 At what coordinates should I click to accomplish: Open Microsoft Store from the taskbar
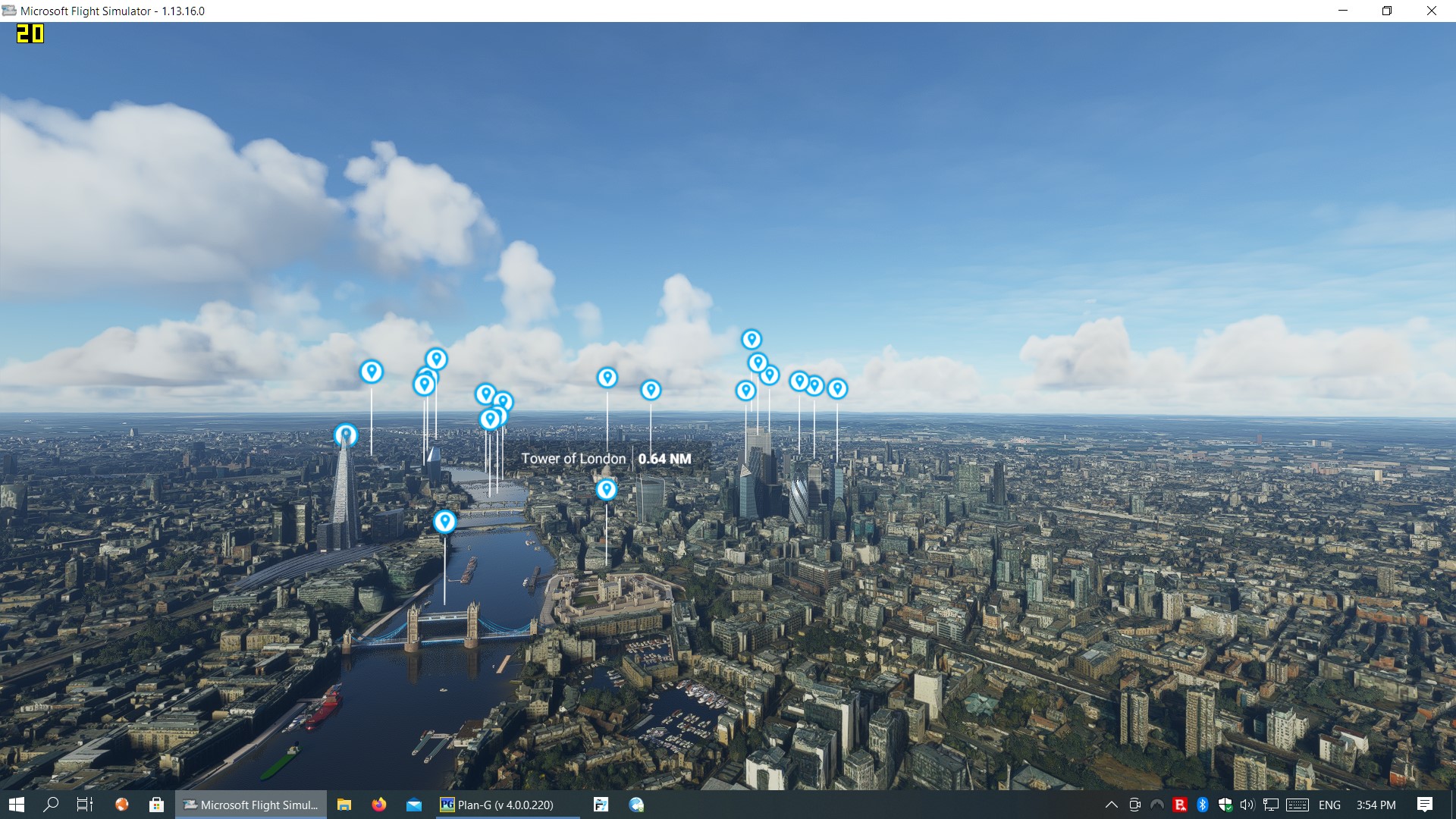point(157,805)
